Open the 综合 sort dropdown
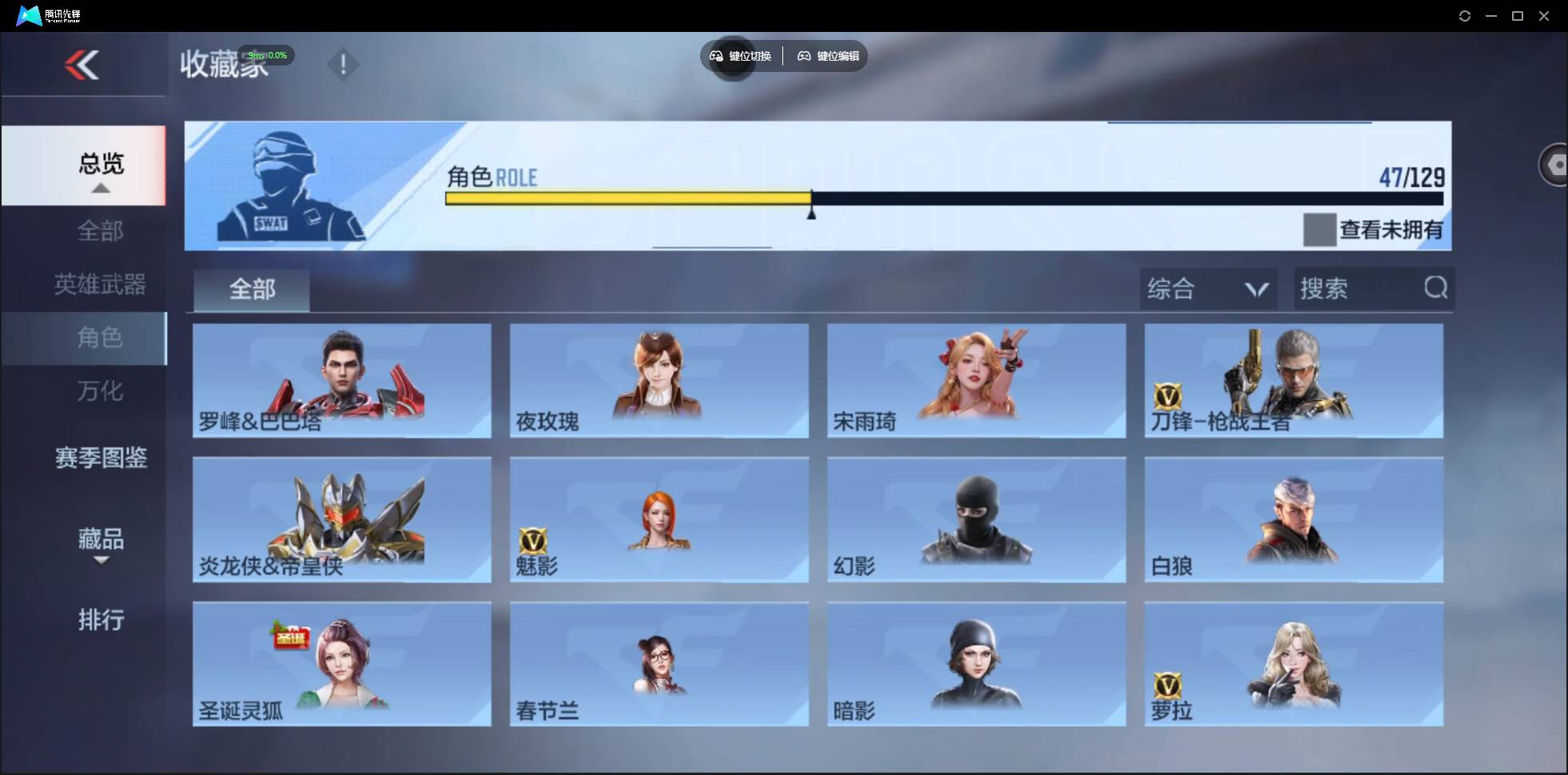 [x=1205, y=288]
